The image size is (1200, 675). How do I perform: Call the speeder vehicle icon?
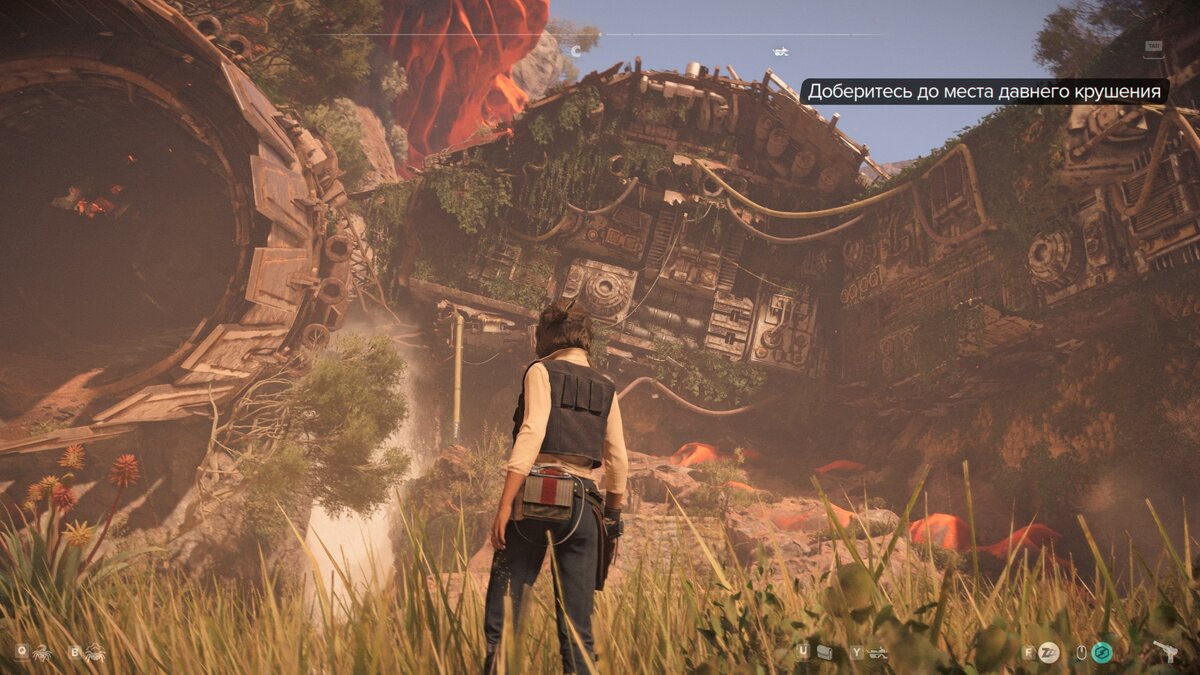click(x=878, y=654)
